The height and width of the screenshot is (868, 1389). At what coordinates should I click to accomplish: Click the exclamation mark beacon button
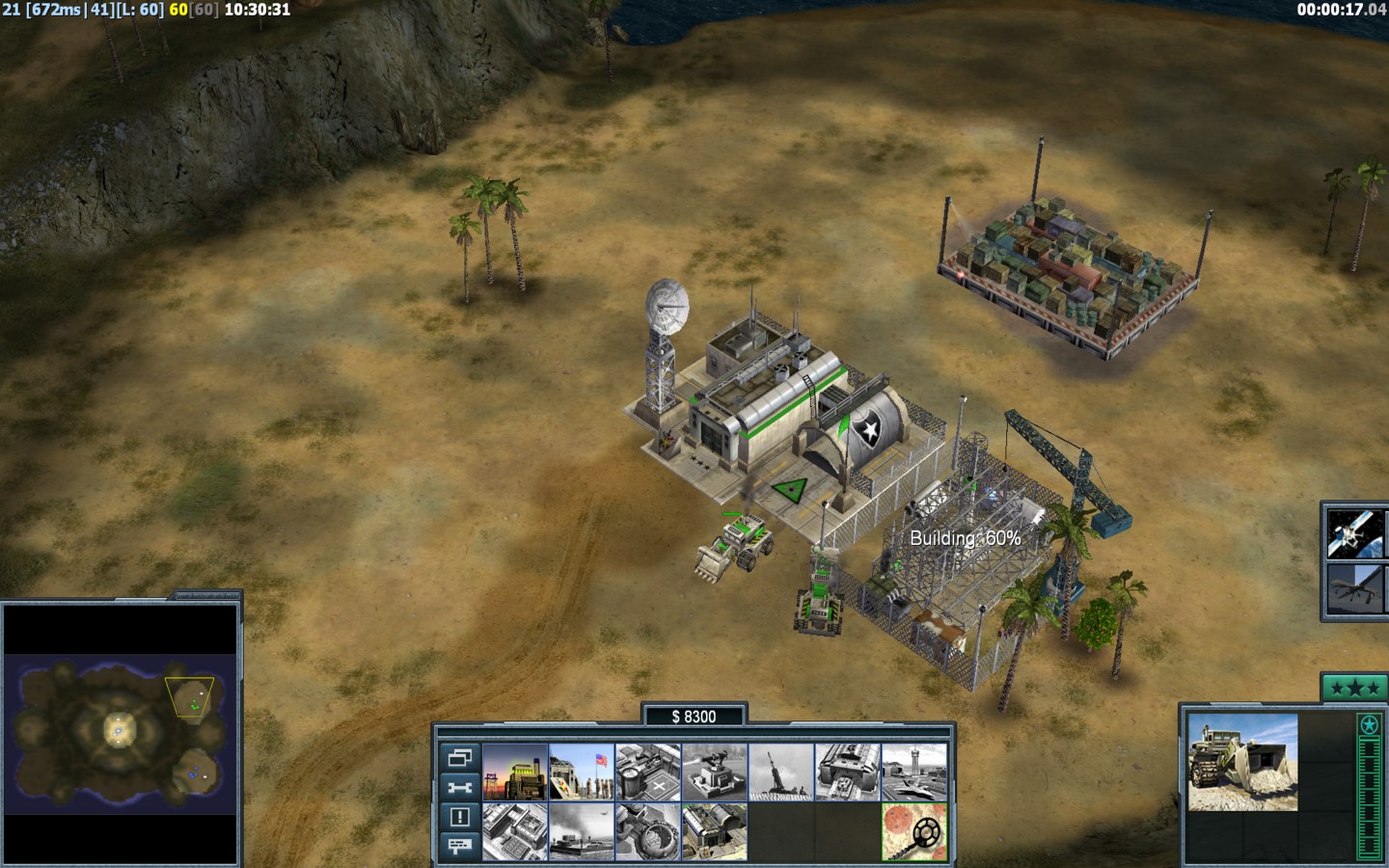click(459, 817)
